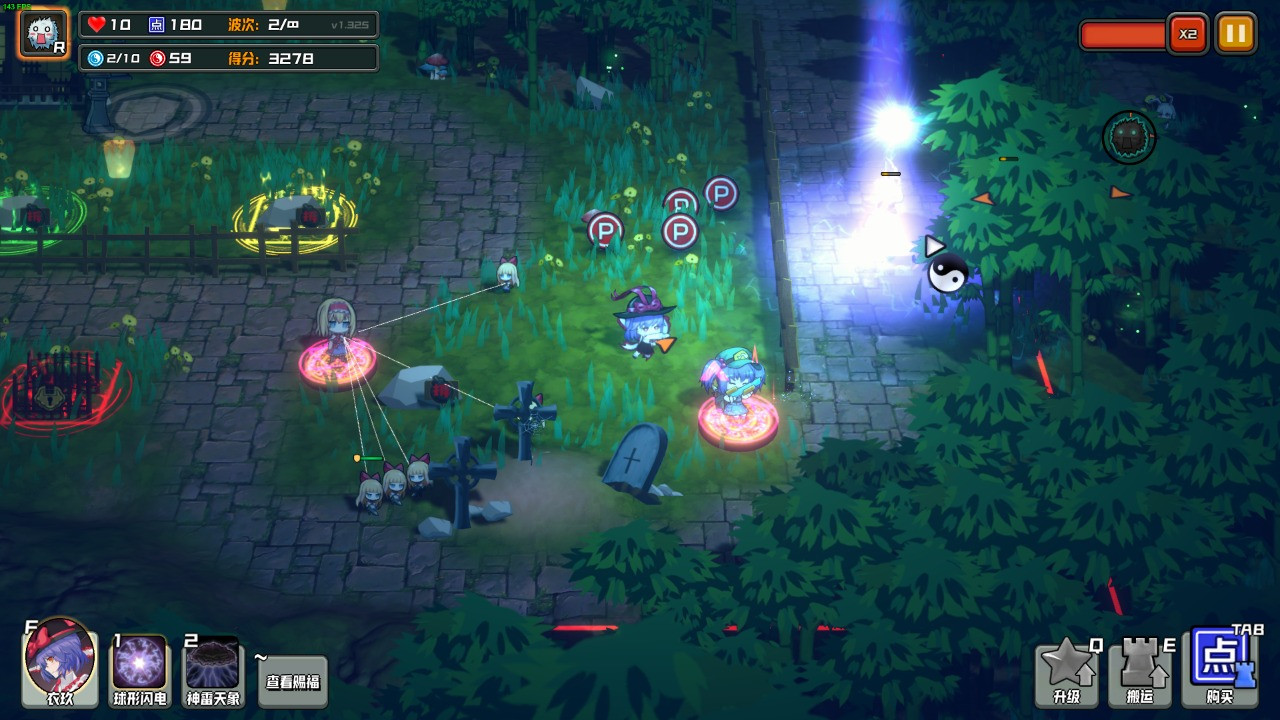Click the 升级 star upgrade button
Screen dimensions: 1280x720
click(1067, 672)
